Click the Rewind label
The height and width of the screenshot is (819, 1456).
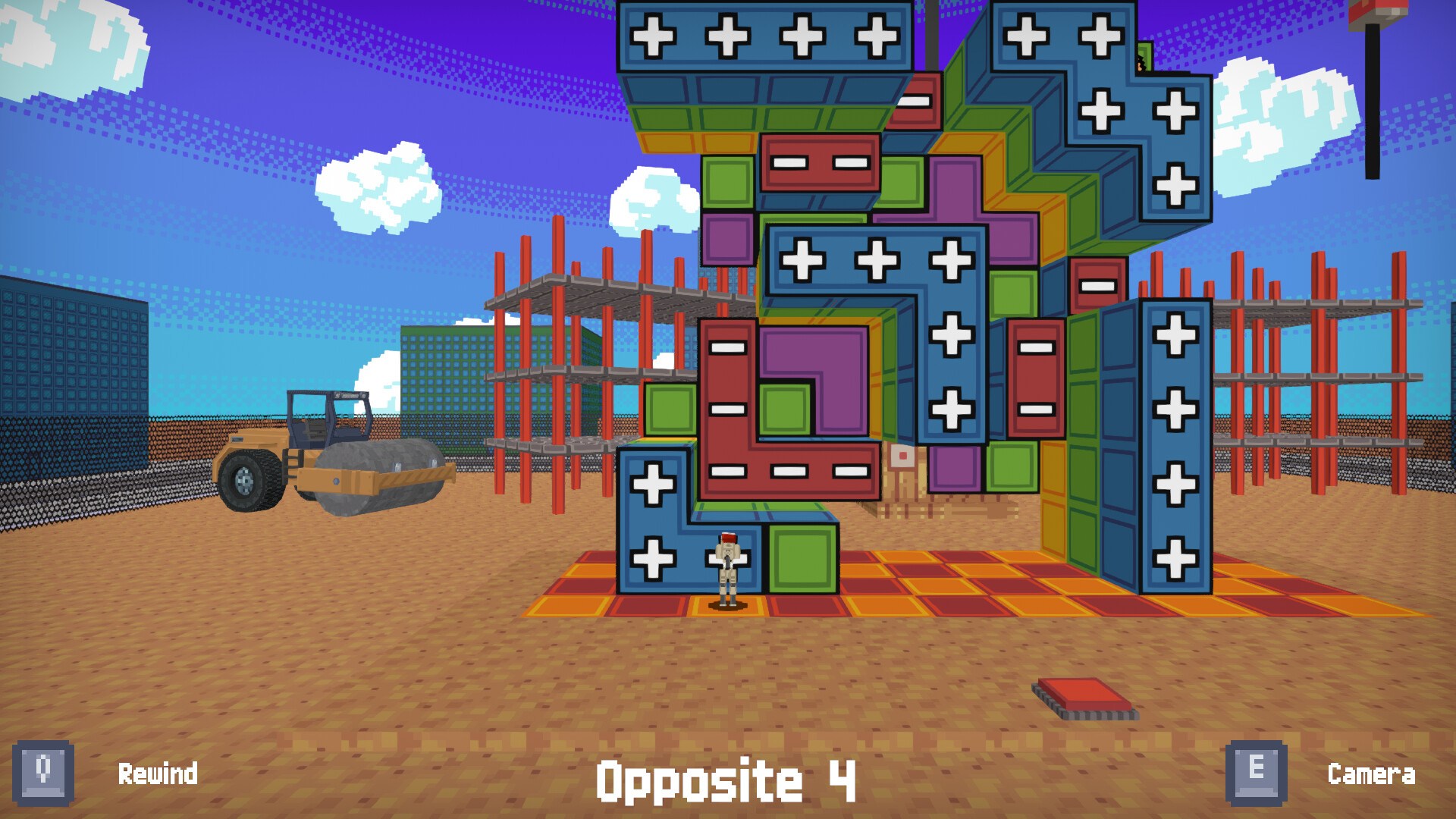pyautogui.click(x=158, y=773)
